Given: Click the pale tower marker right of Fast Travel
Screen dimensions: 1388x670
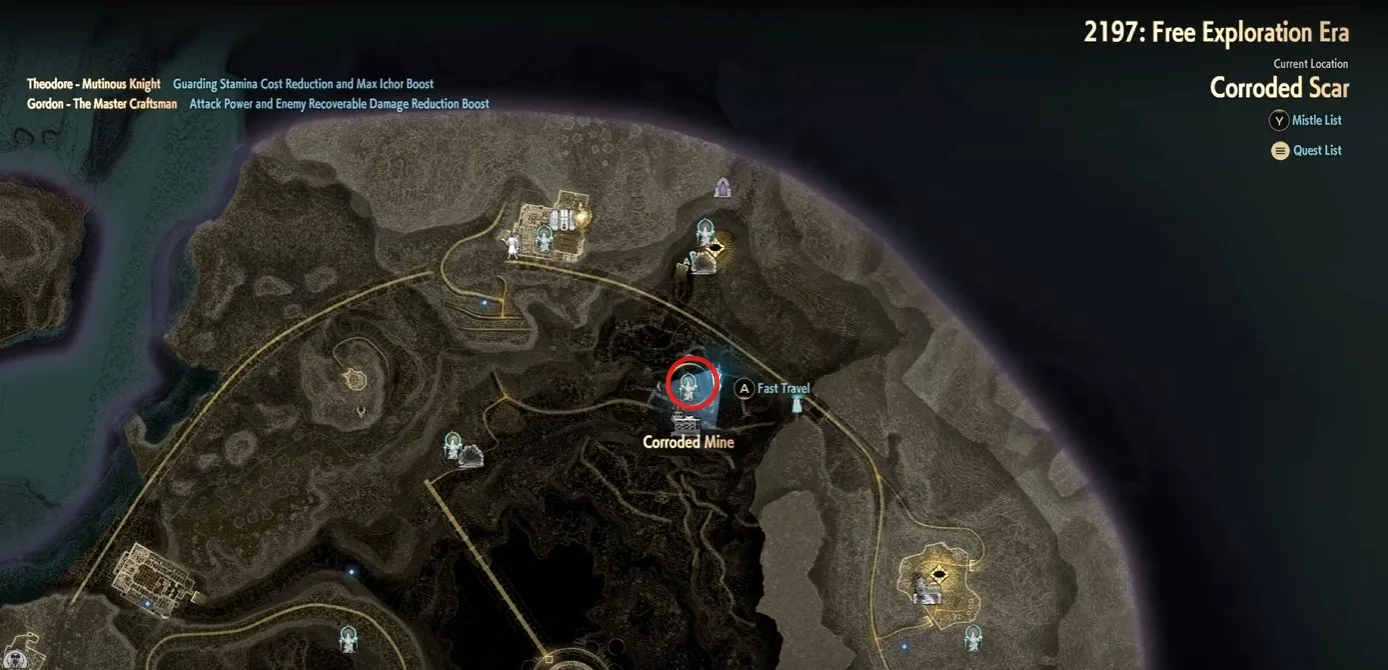Looking at the screenshot, I should [x=798, y=404].
